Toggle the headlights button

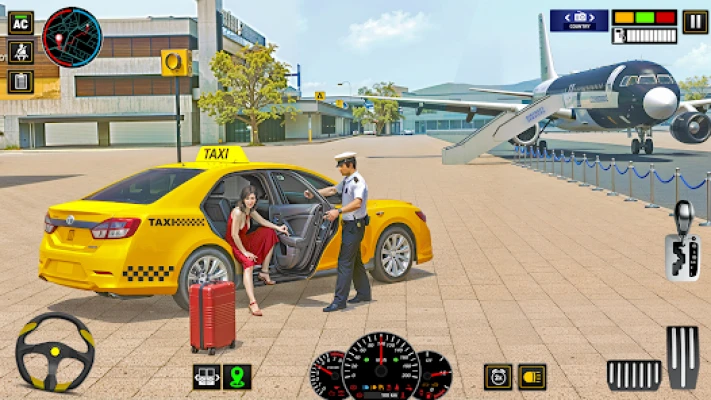pyautogui.click(x=532, y=376)
